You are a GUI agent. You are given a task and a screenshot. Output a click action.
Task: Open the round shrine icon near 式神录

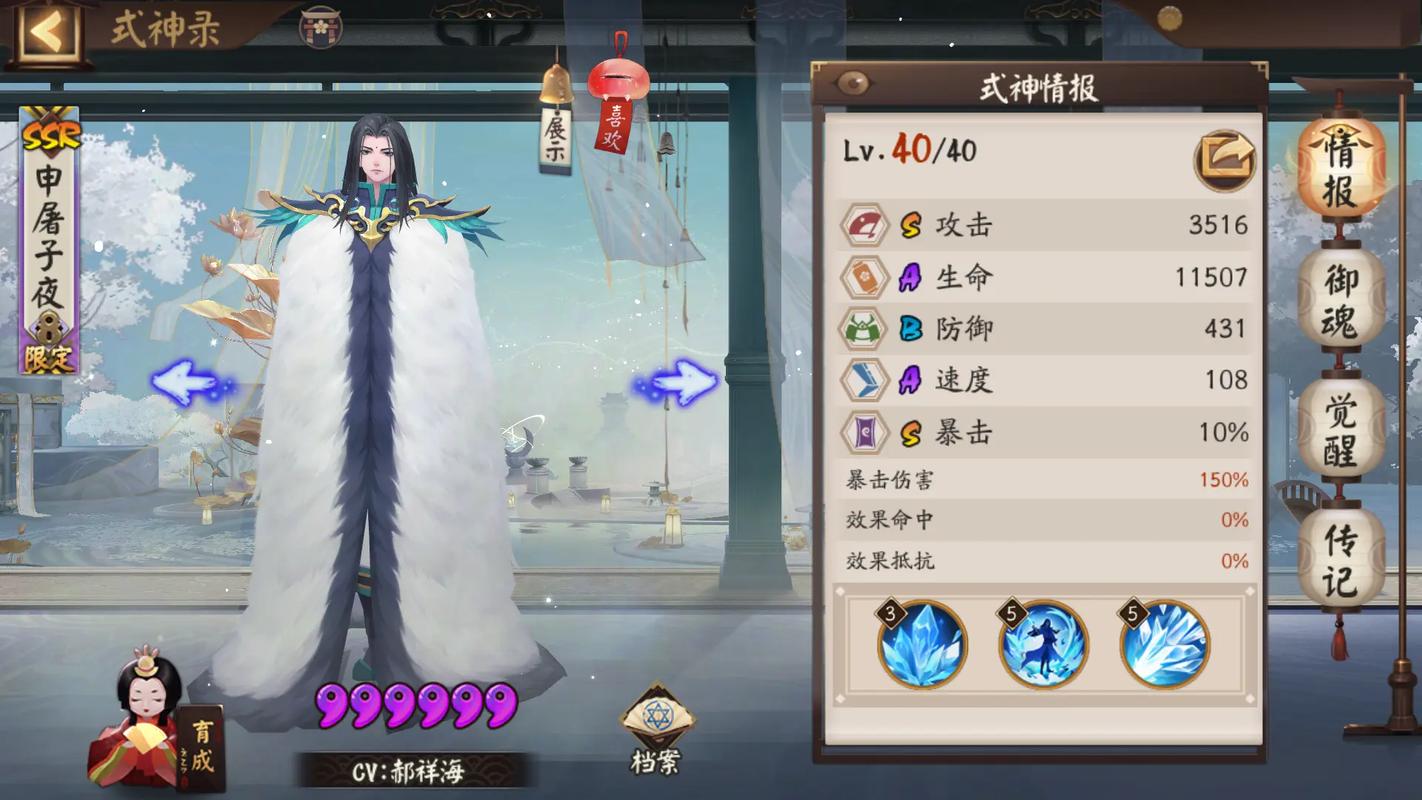point(321,26)
